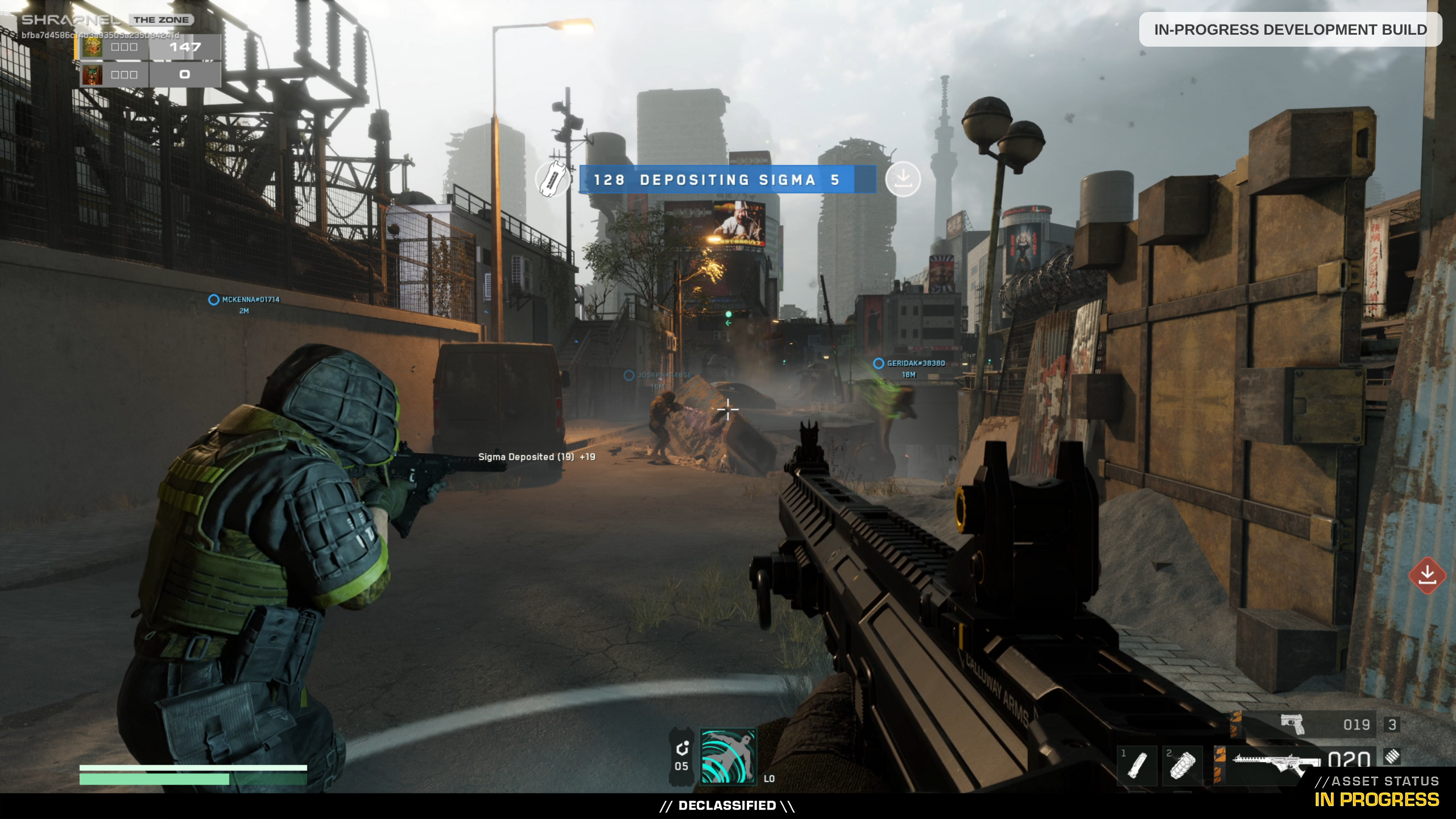Choose the grenade slot numbered 2

coord(1182,765)
